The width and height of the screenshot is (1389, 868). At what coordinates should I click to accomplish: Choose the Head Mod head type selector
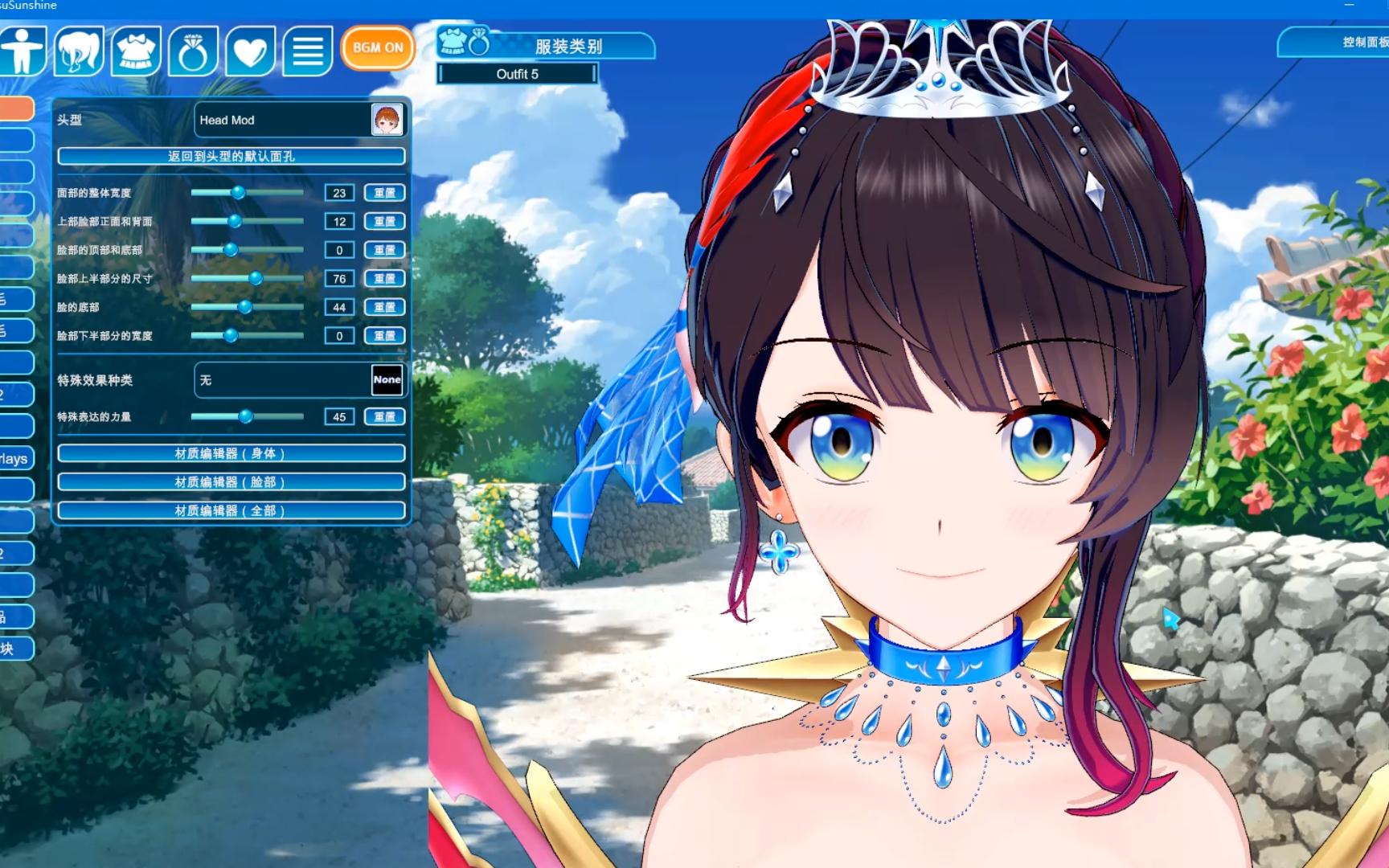click(x=298, y=120)
